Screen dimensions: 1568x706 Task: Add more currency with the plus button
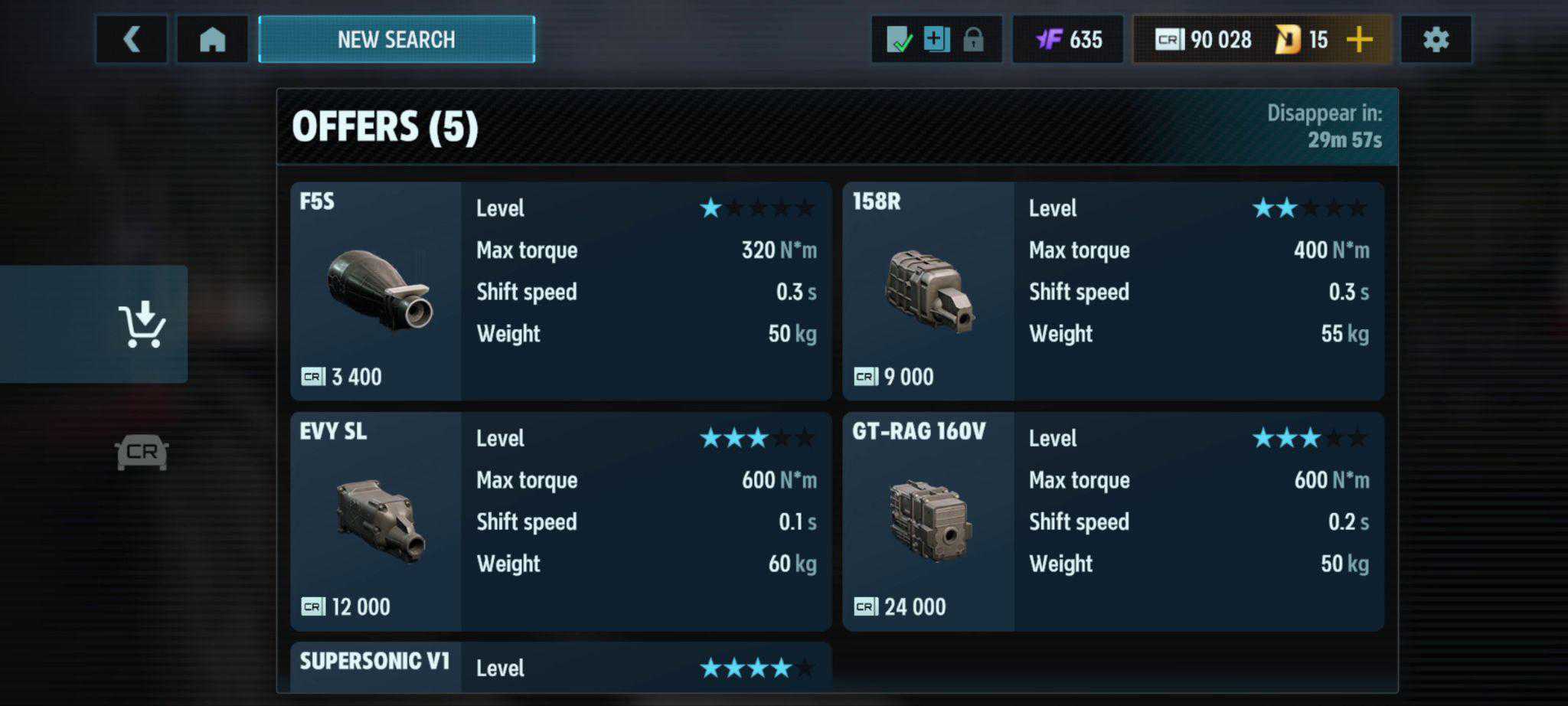(x=1359, y=39)
